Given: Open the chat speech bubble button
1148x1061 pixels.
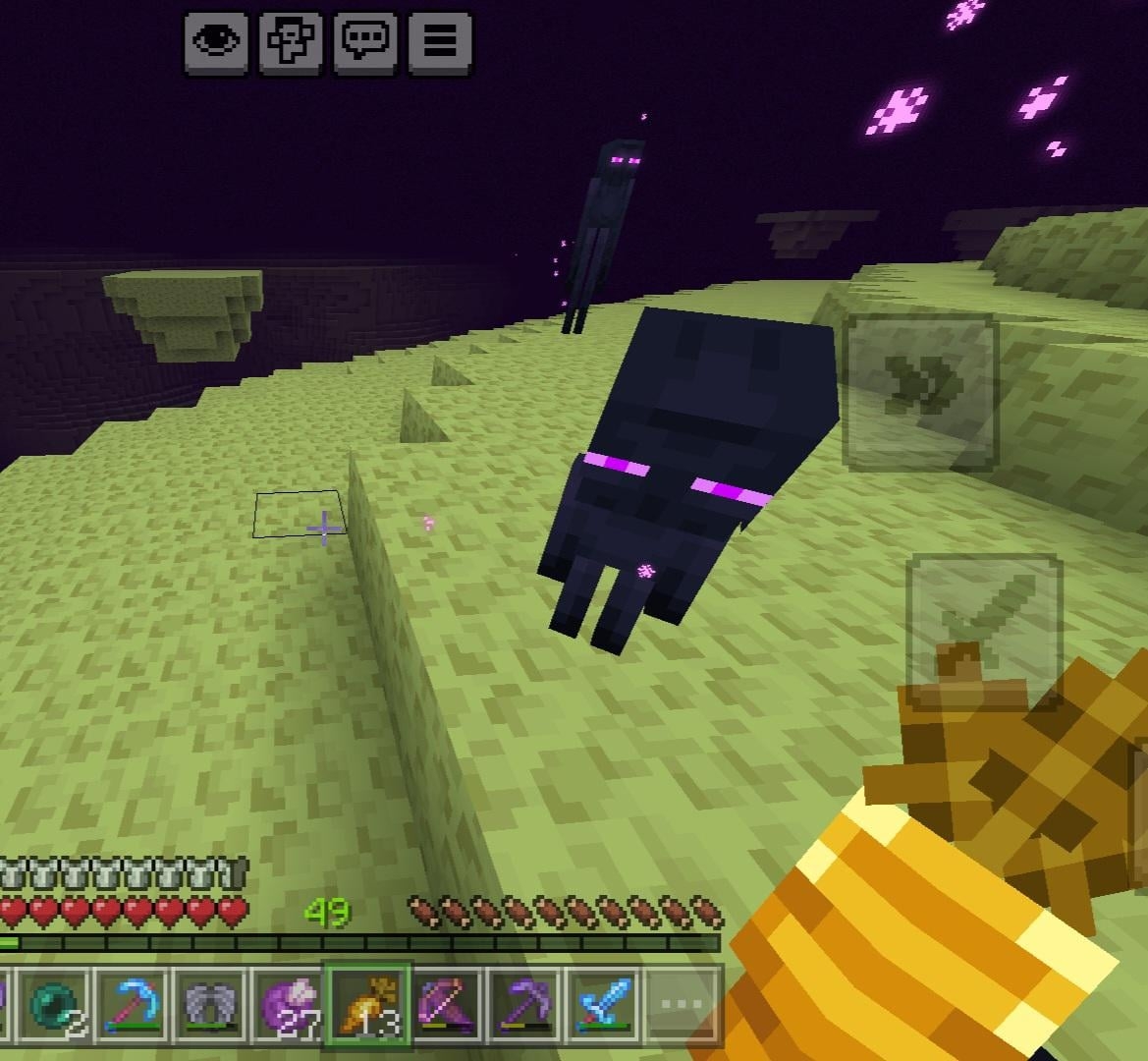Looking at the screenshot, I should (365, 42).
